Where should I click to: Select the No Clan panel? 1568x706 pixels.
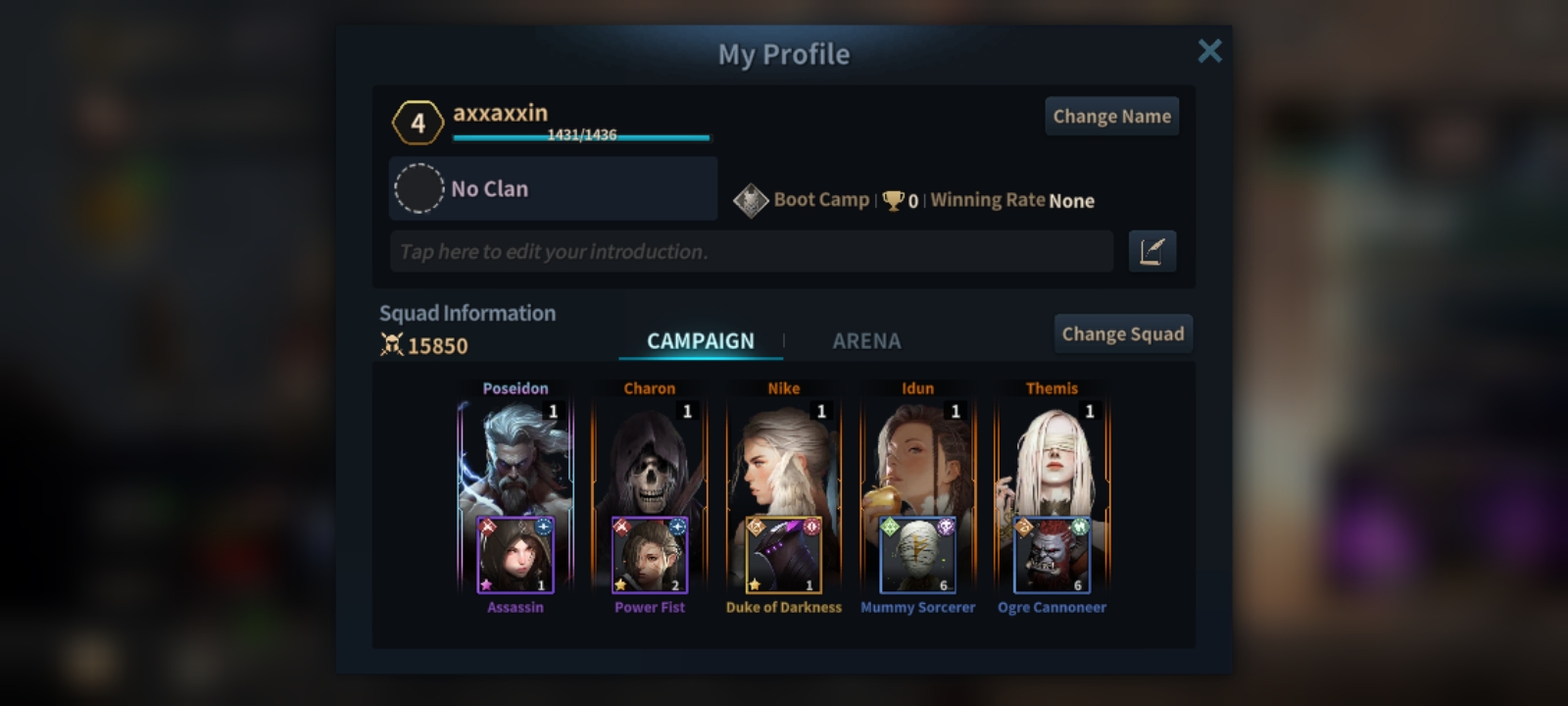click(554, 188)
